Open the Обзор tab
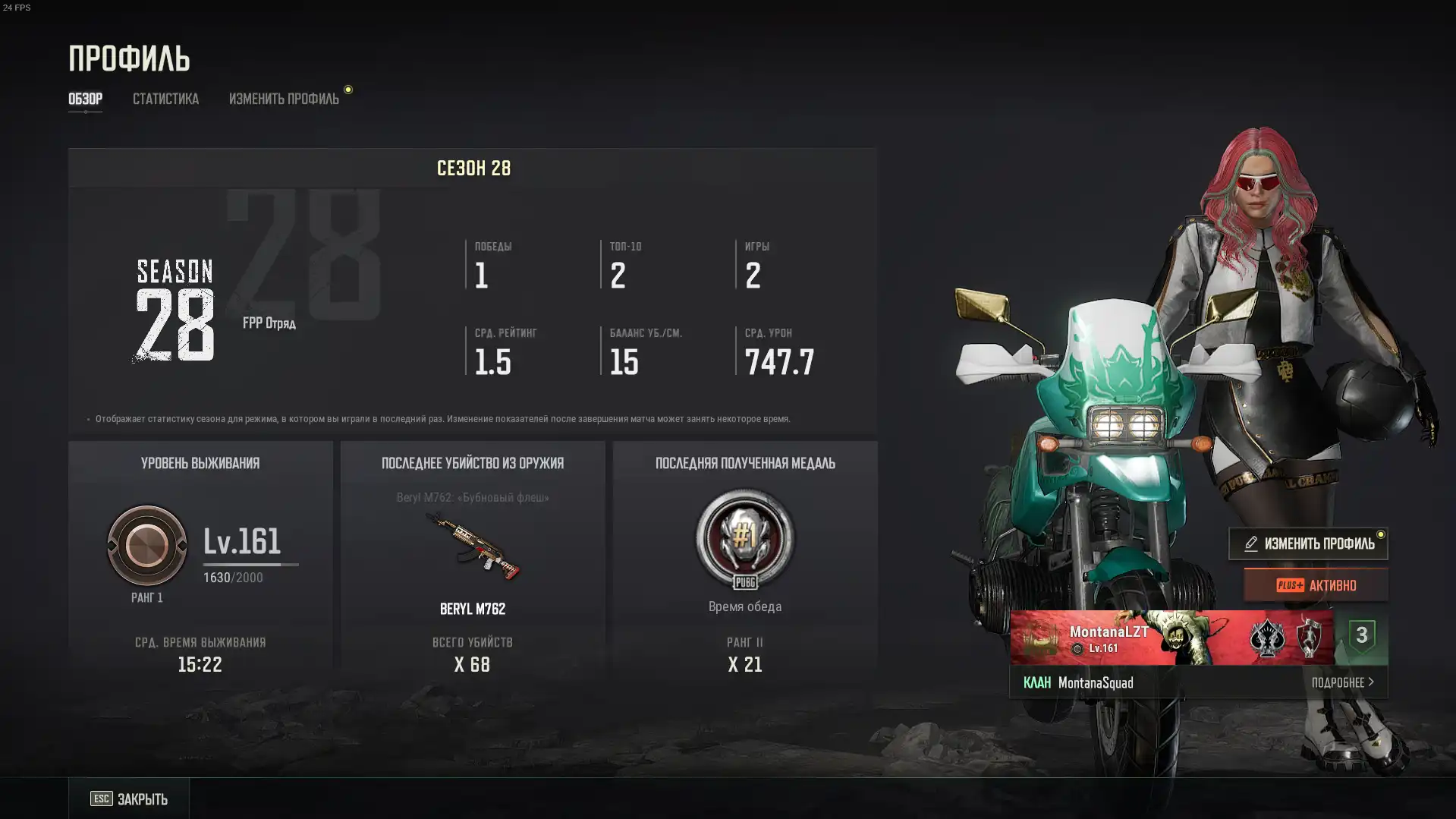Viewport: 1456px width, 819px height. 85,99
